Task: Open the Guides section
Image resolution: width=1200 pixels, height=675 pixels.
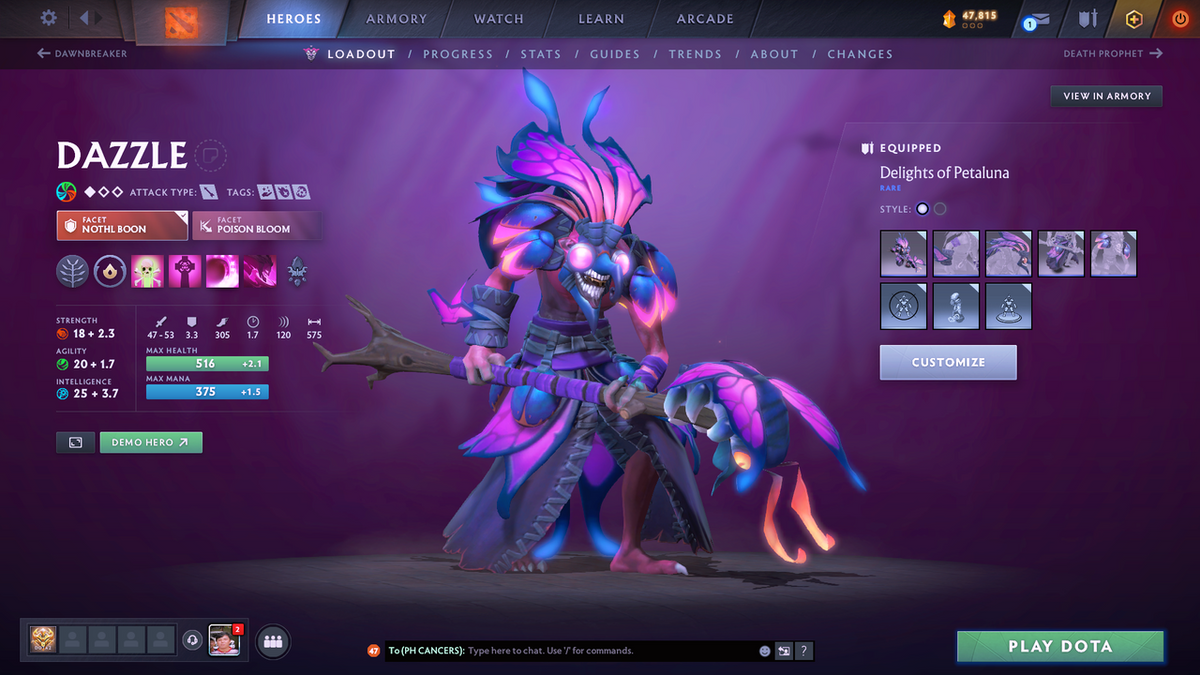Action: pyautogui.click(x=615, y=54)
